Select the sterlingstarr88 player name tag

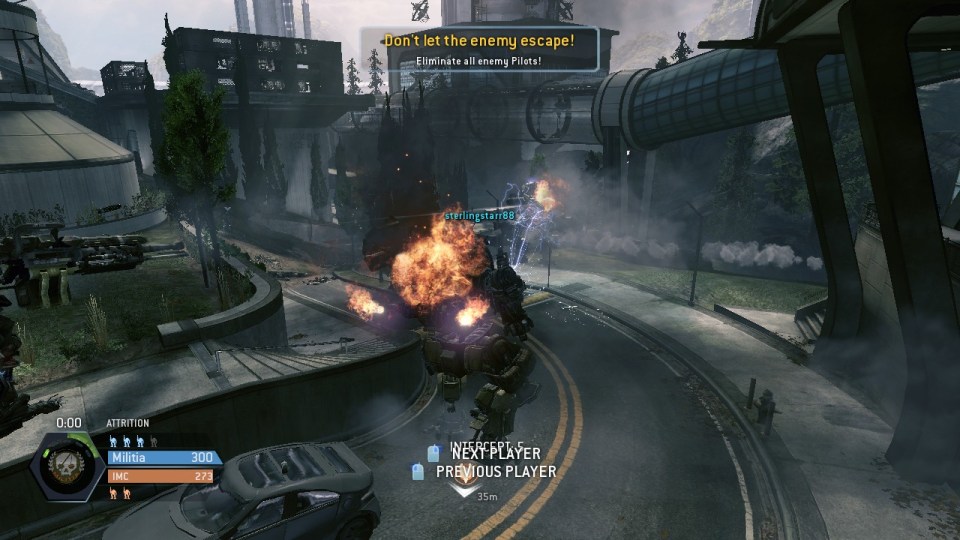pyautogui.click(x=480, y=215)
